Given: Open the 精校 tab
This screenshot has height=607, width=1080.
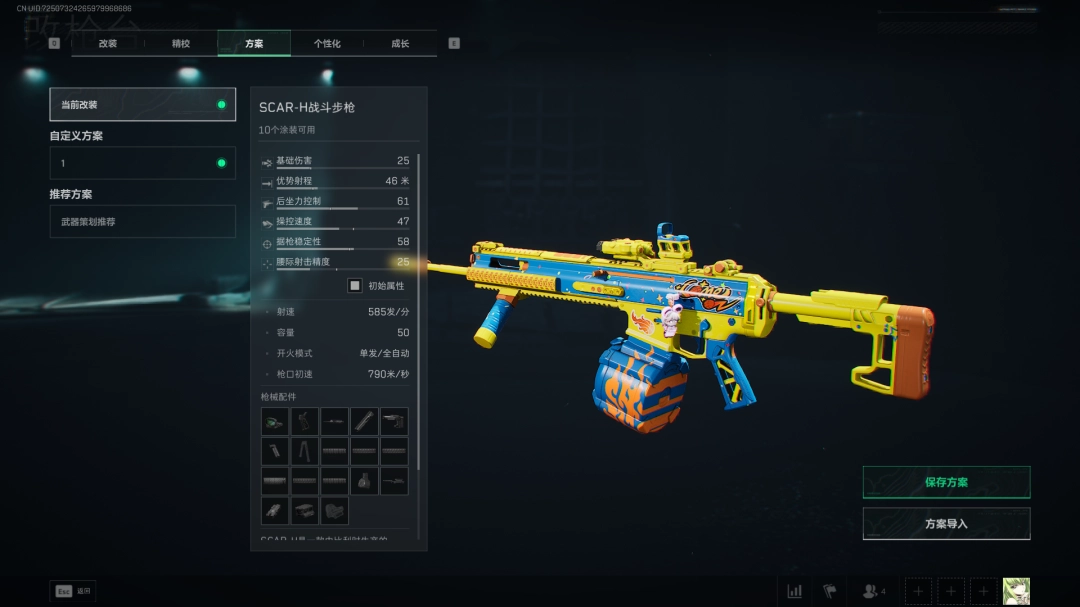Looking at the screenshot, I should click(x=181, y=44).
